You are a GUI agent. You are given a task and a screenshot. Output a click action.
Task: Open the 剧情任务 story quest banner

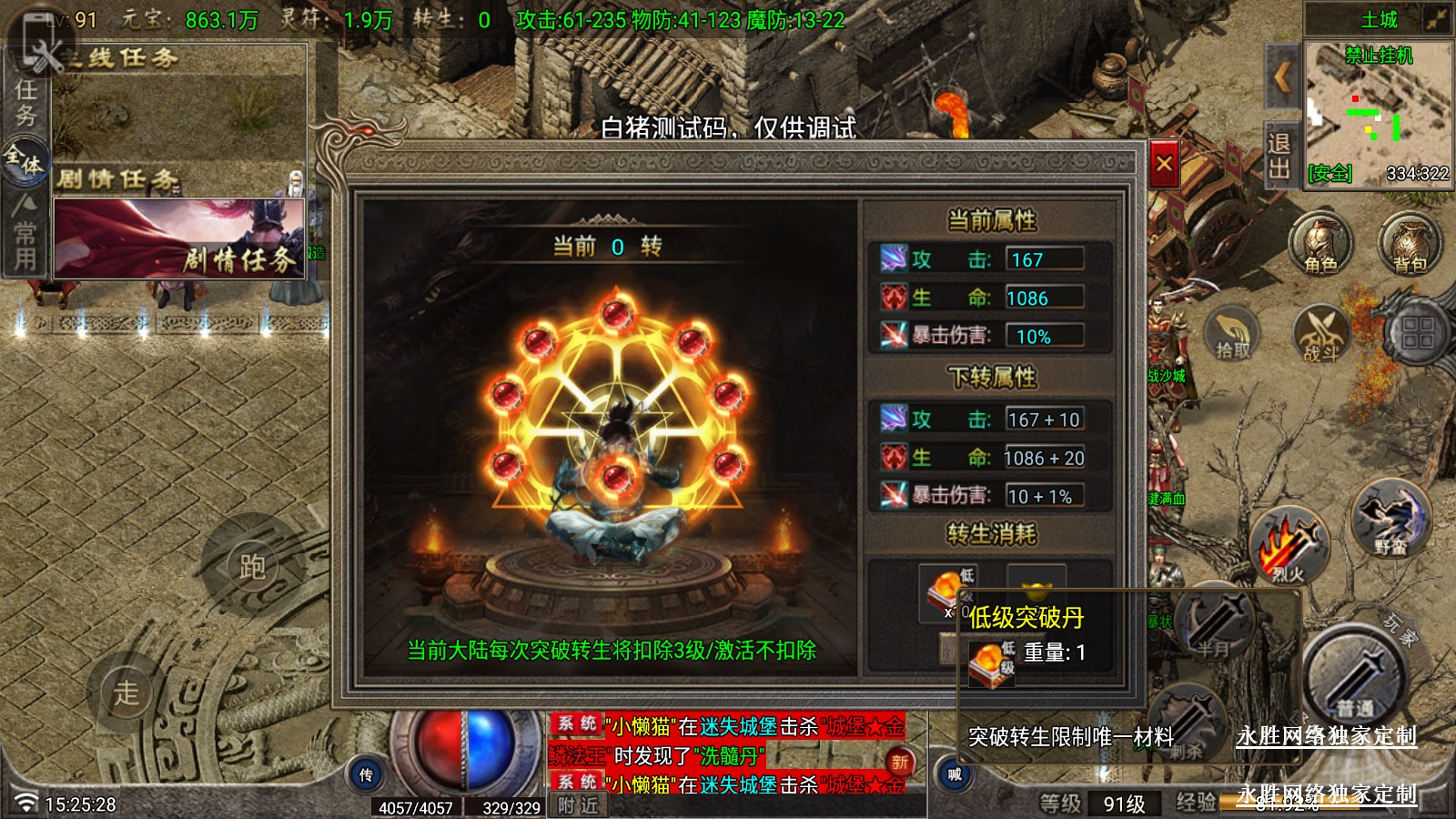click(x=179, y=238)
